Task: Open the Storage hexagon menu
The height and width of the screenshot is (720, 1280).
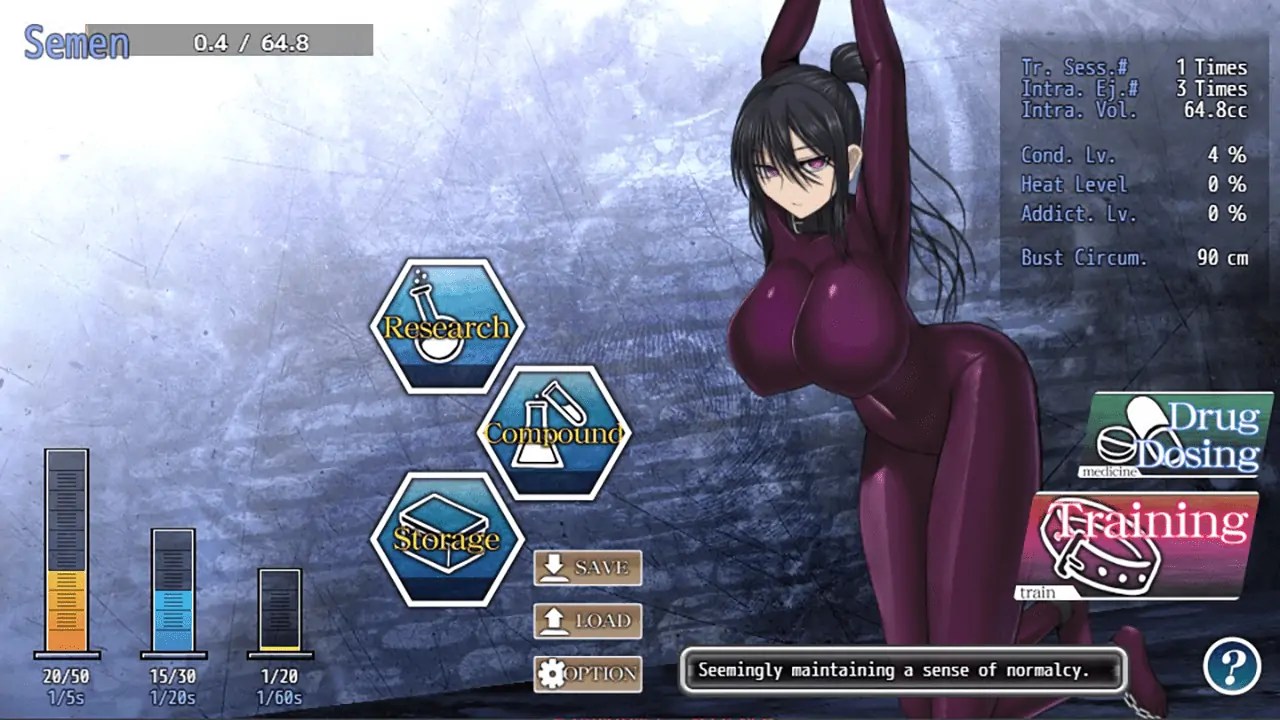Action: [446, 539]
